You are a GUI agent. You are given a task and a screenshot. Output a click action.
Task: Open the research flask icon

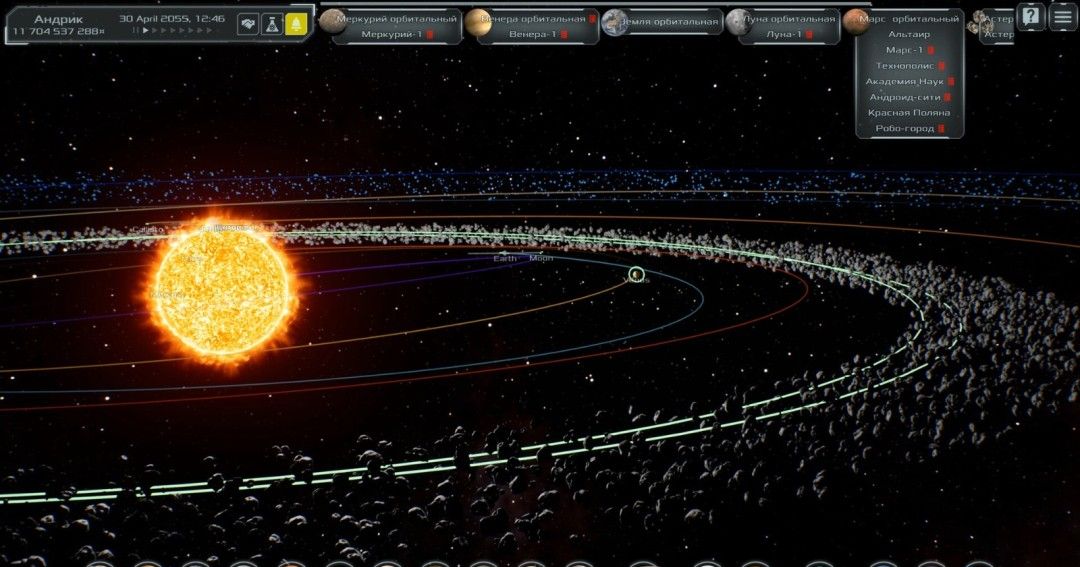(x=272, y=25)
